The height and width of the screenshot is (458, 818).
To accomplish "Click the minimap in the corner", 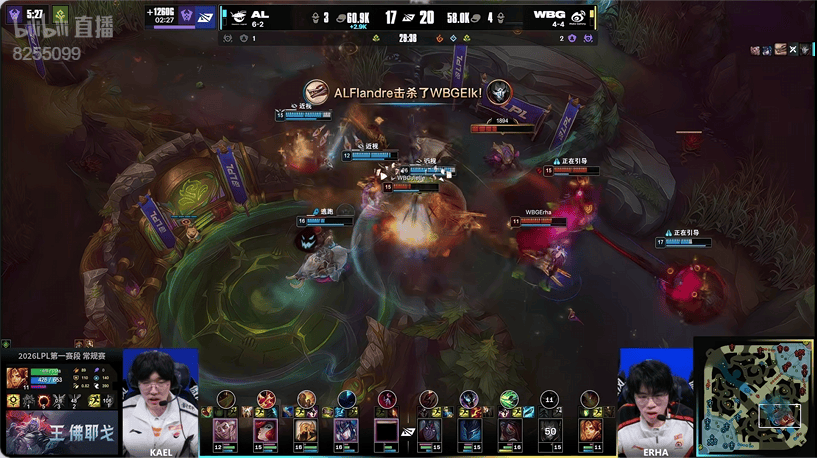I will click(x=754, y=397).
